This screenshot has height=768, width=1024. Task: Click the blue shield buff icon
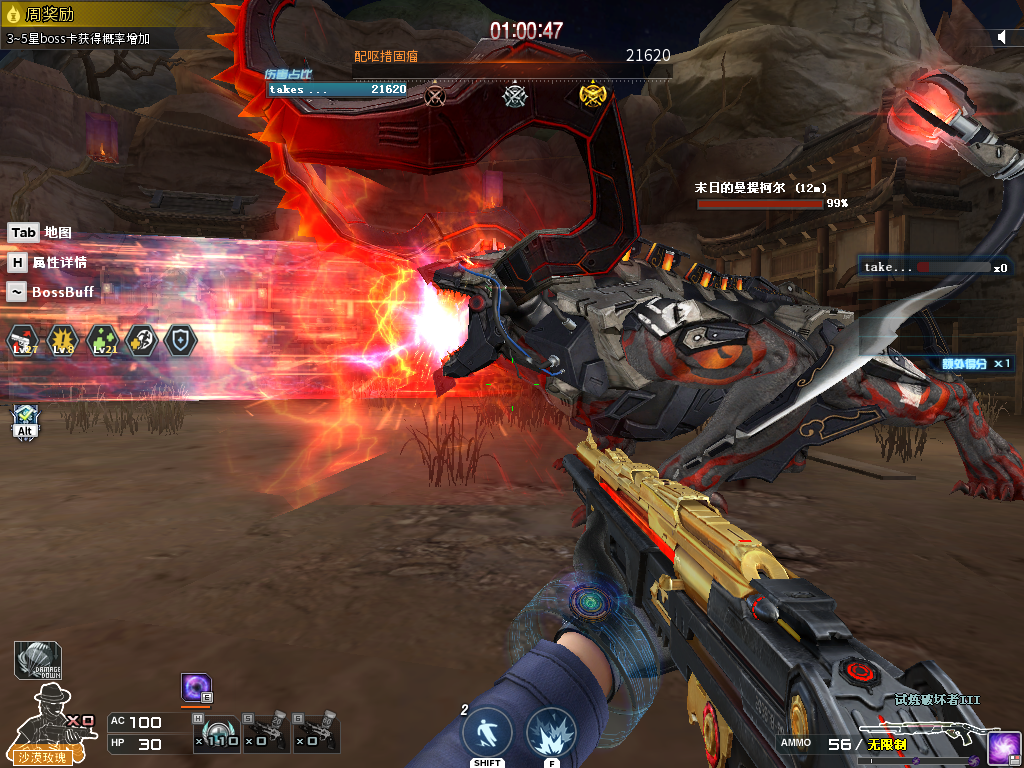[x=180, y=340]
